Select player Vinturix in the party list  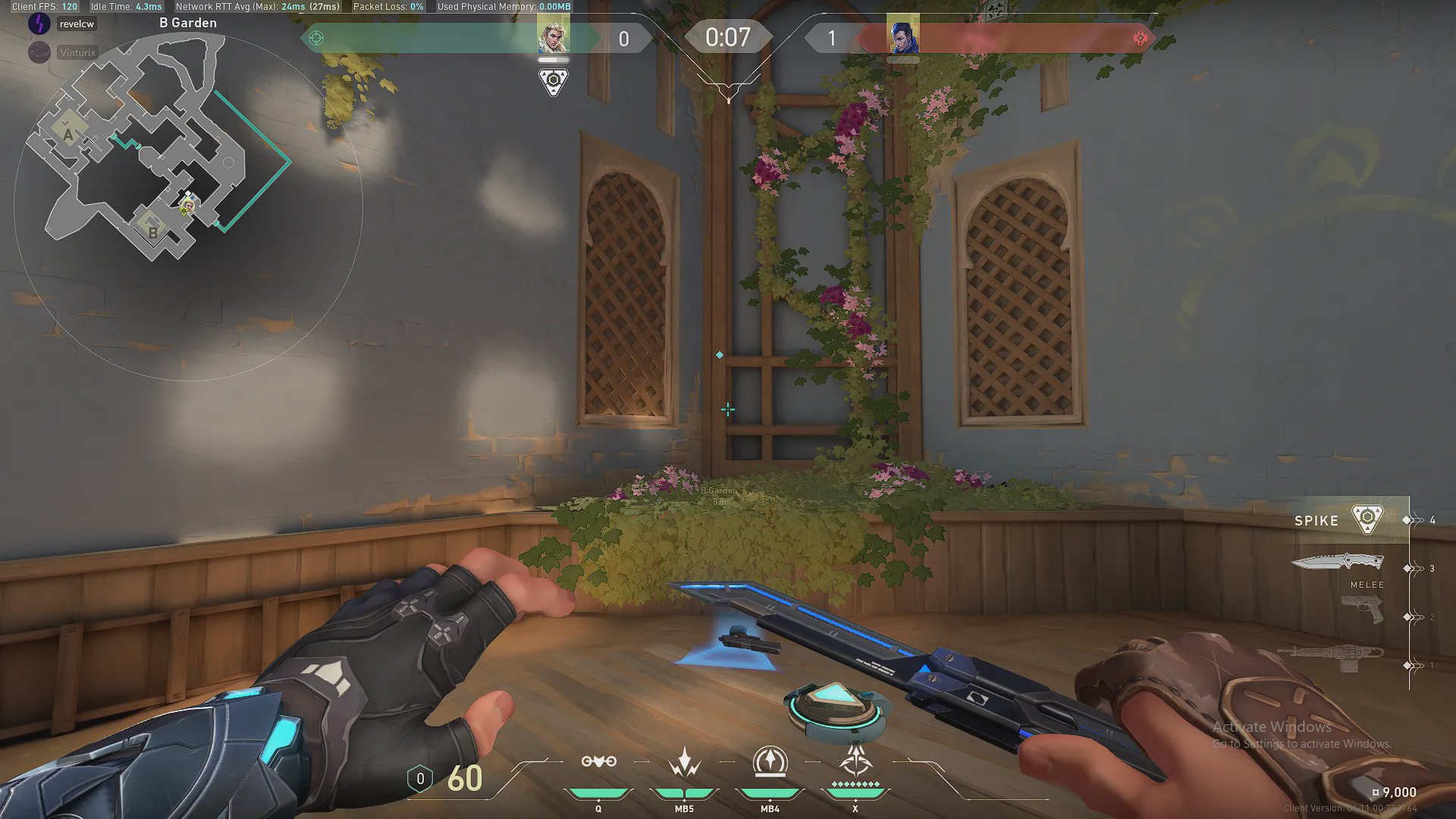click(x=77, y=52)
